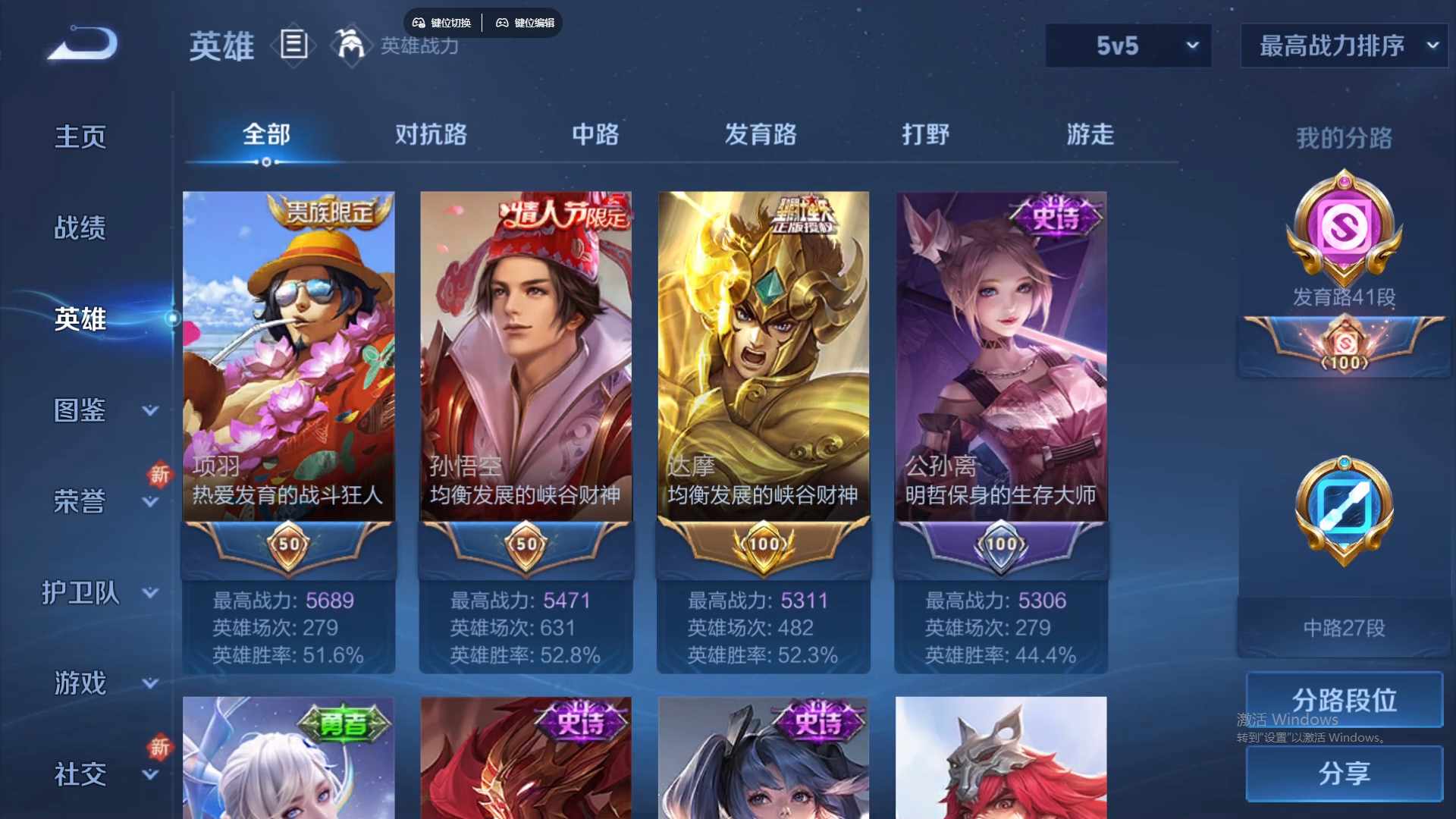The image size is (1456, 819).
Task: Open the 最高战力排序 sorting dropdown
Action: pos(1342,45)
